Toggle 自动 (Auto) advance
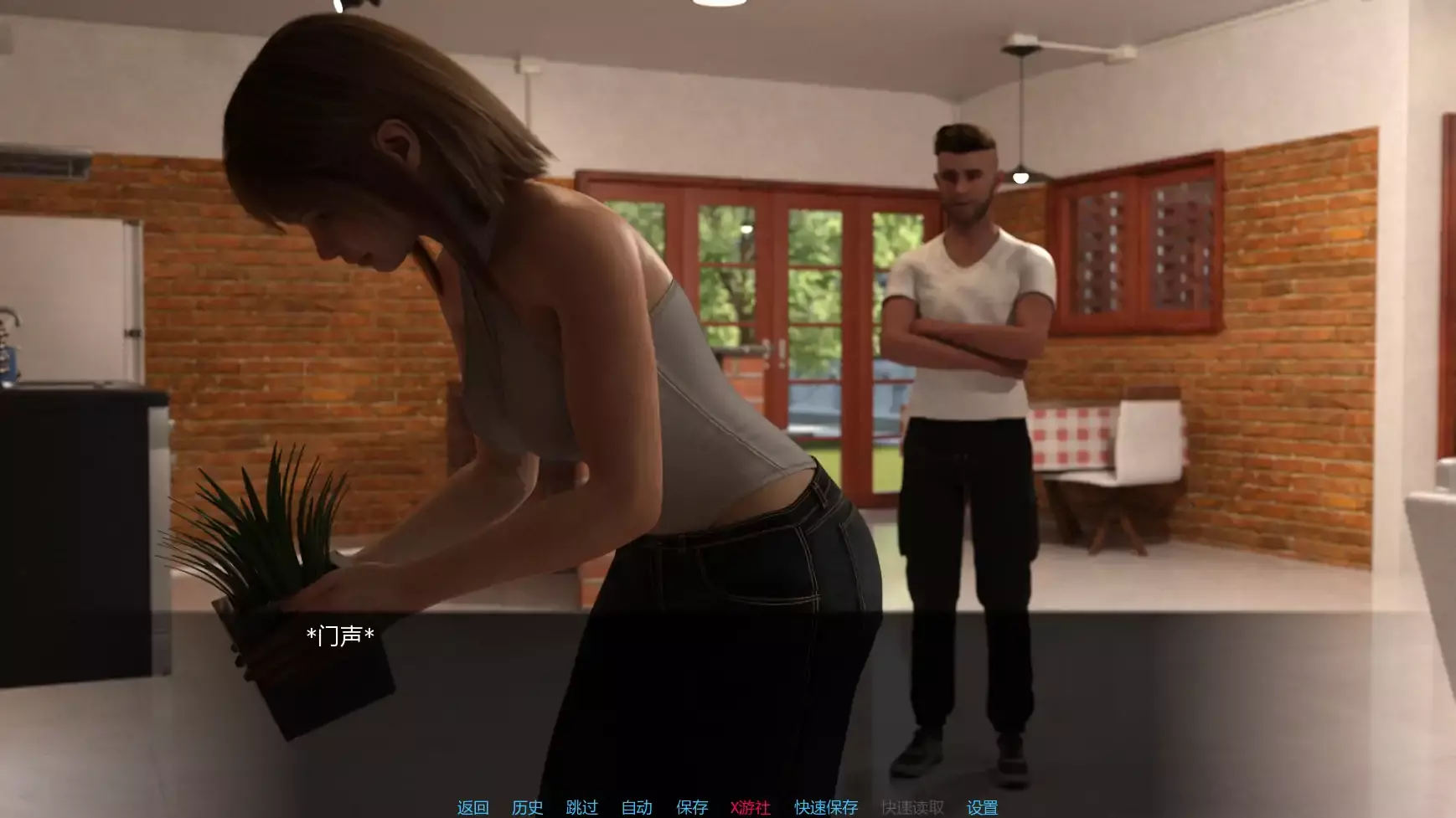1456x818 pixels. click(x=637, y=807)
